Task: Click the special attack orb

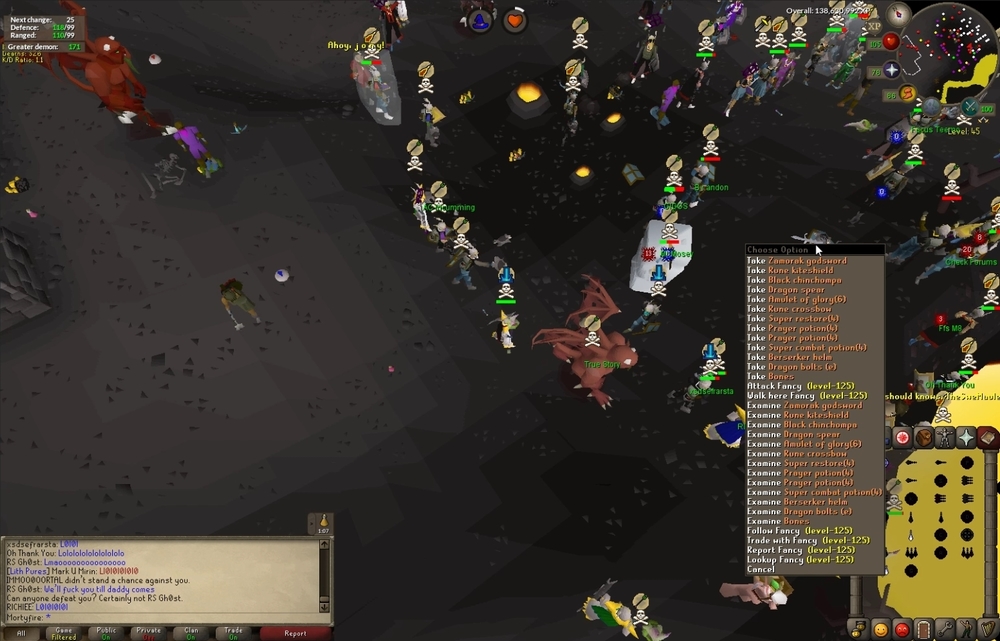Action: tap(968, 108)
